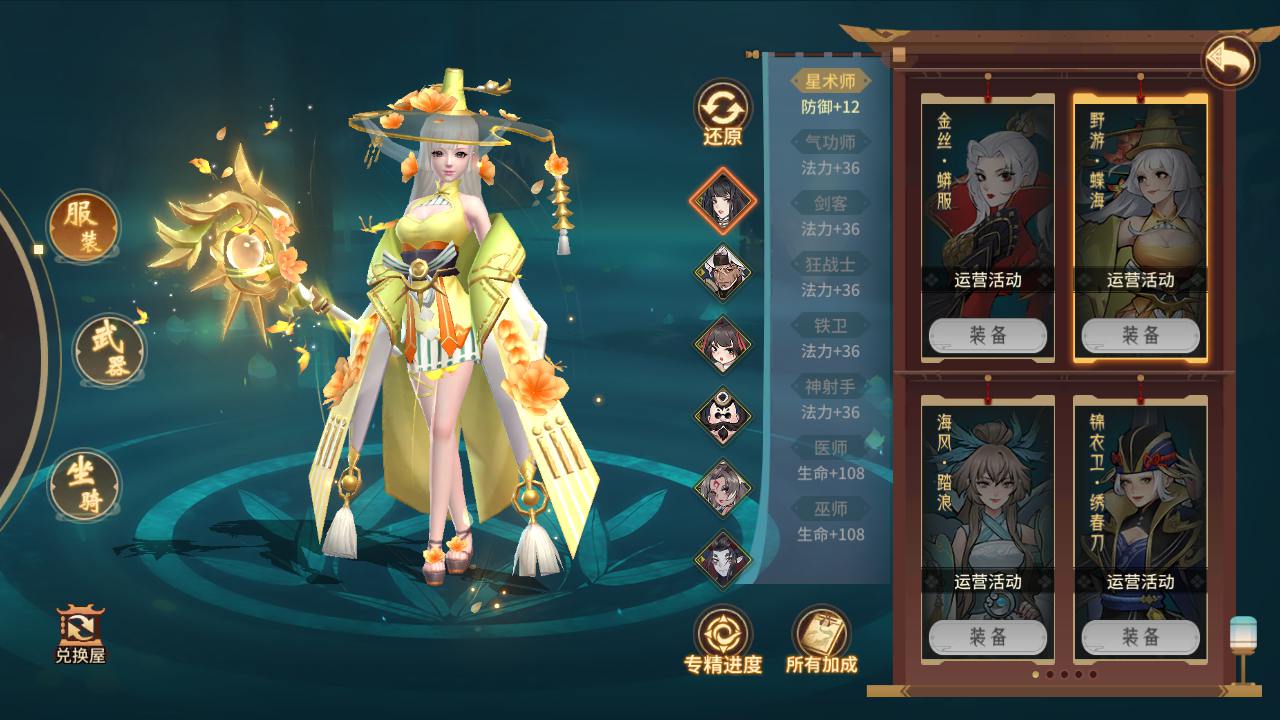Equip the 海风·踏浪 costume
Screen dimensions: 1280x720
[x=987, y=637]
